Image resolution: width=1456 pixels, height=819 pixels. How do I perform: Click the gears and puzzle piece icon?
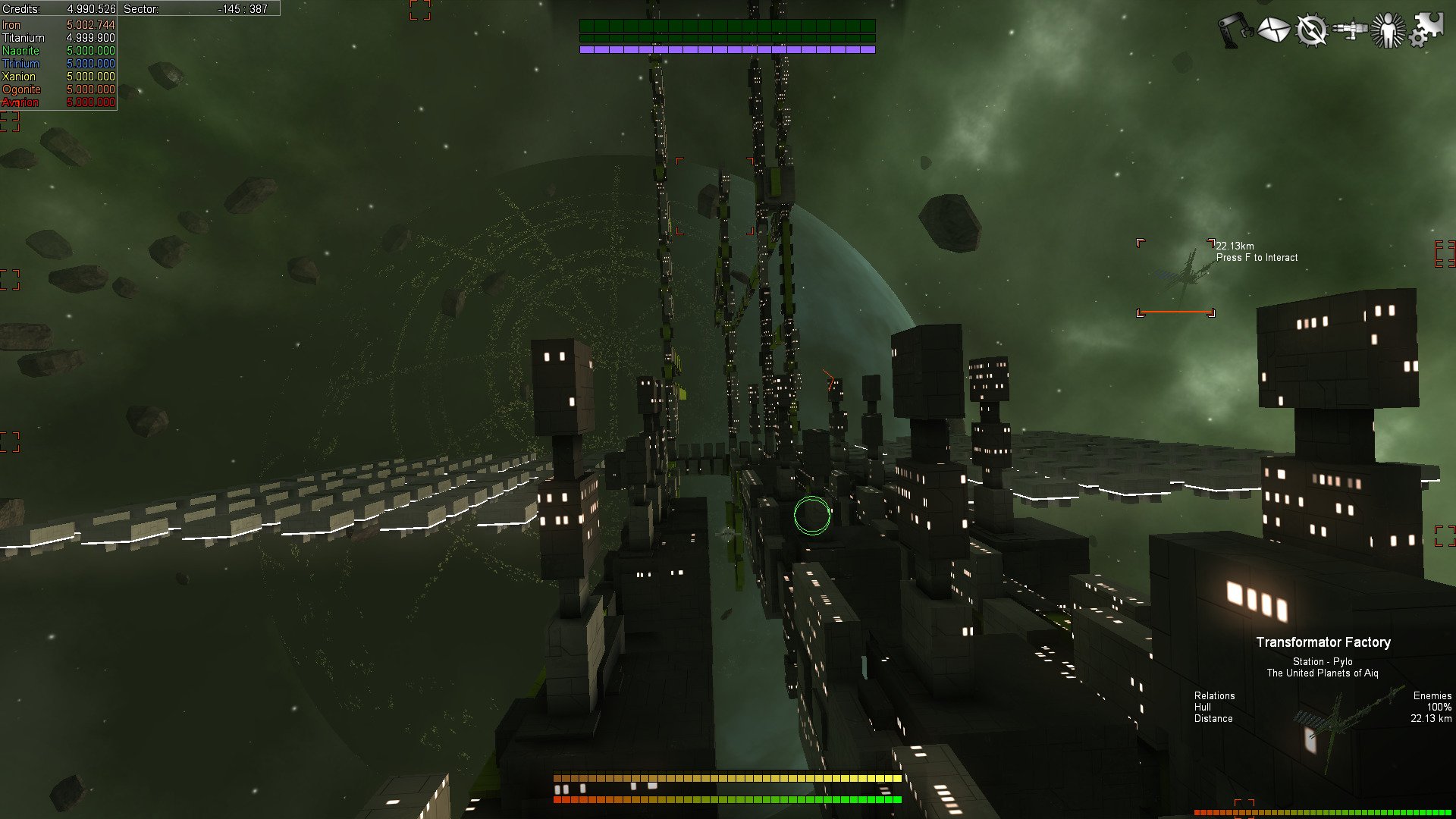tap(1426, 30)
